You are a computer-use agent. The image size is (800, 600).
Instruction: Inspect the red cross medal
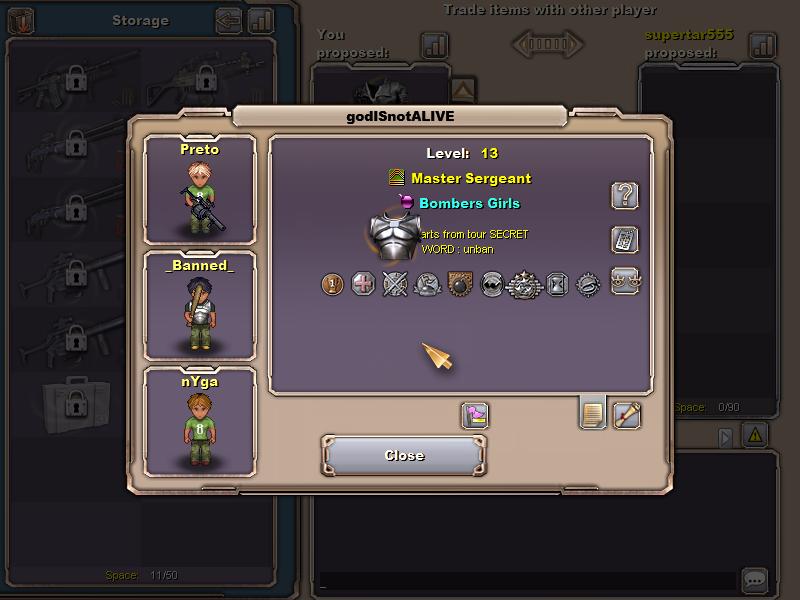364,285
